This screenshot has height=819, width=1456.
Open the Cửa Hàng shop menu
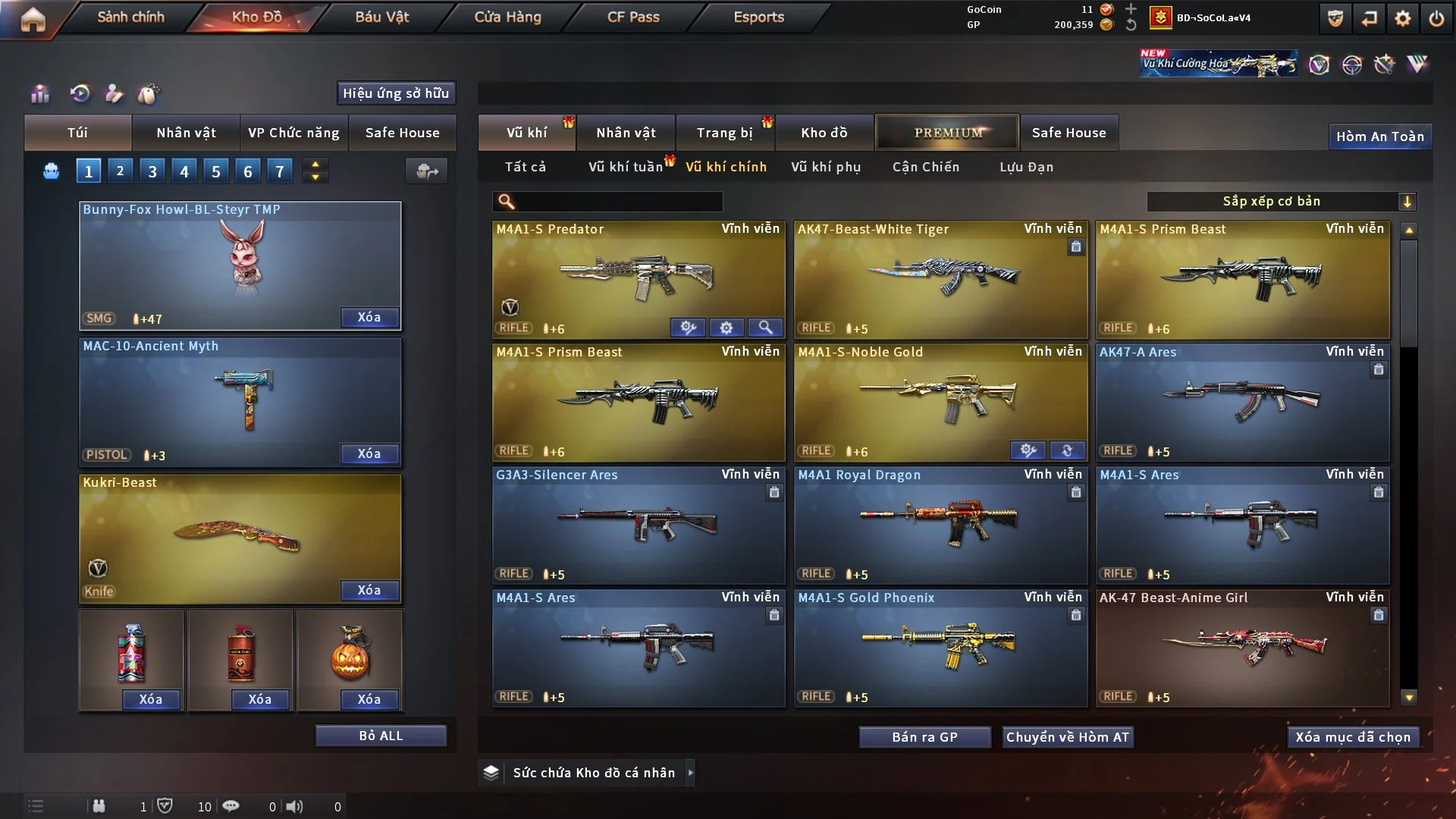point(507,17)
